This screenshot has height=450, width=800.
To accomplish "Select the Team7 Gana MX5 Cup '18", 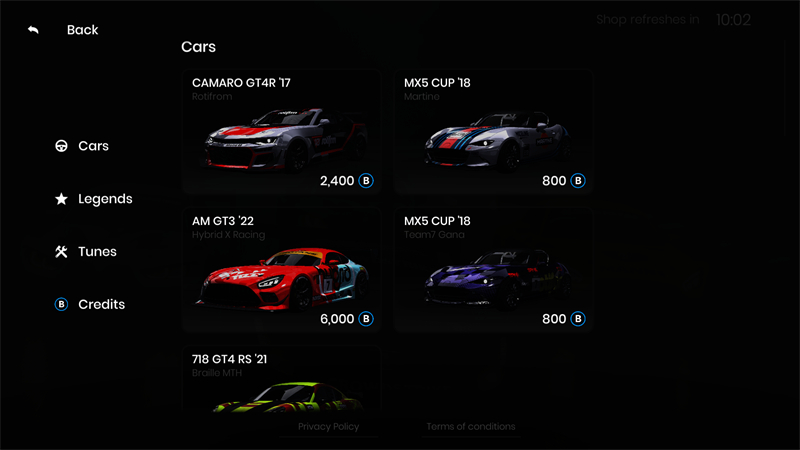I will pyautogui.click(x=492, y=269).
